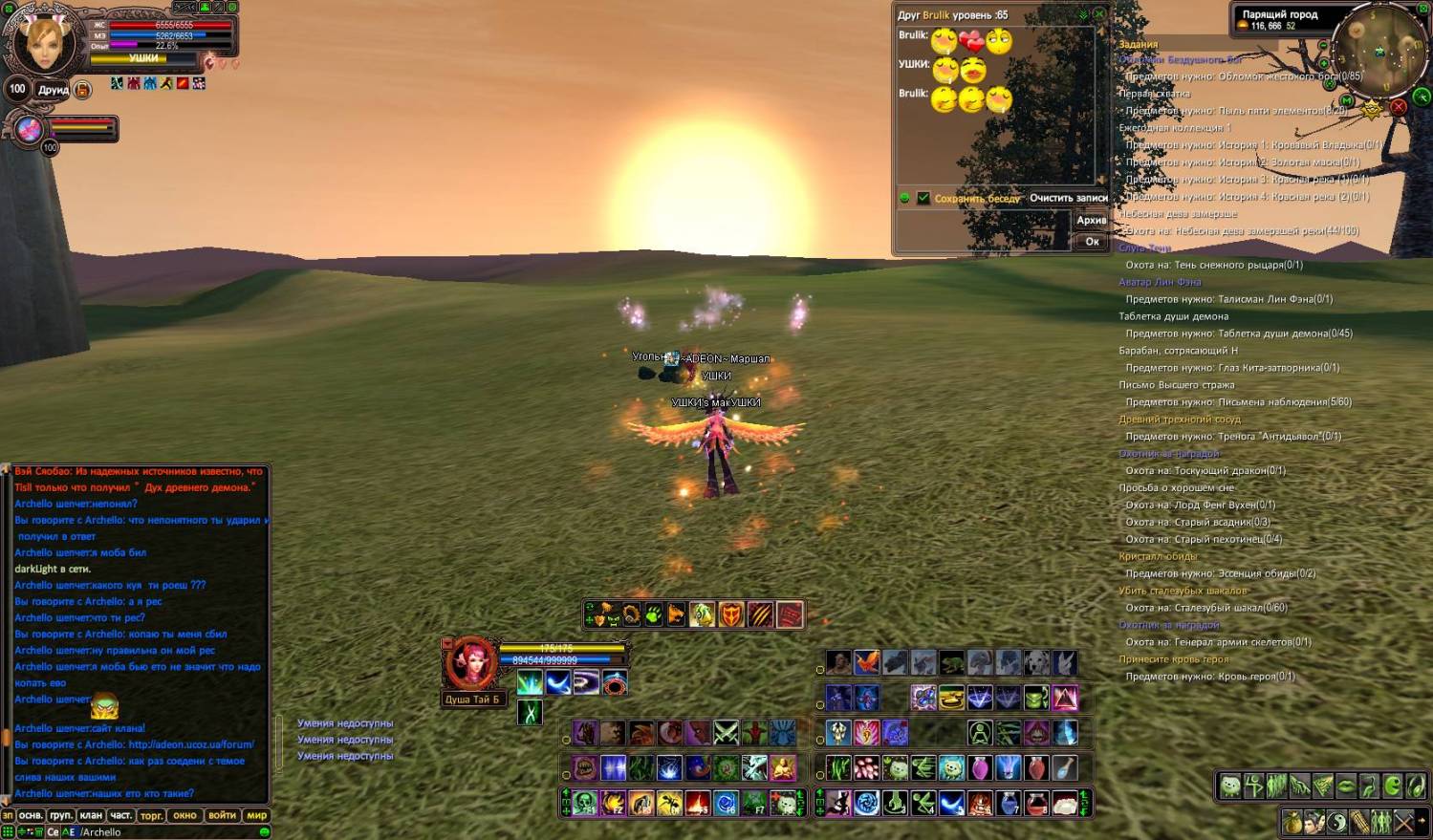
Task: Select the Душа Тай Б pet portrait
Action: pyautogui.click(x=470, y=662)
